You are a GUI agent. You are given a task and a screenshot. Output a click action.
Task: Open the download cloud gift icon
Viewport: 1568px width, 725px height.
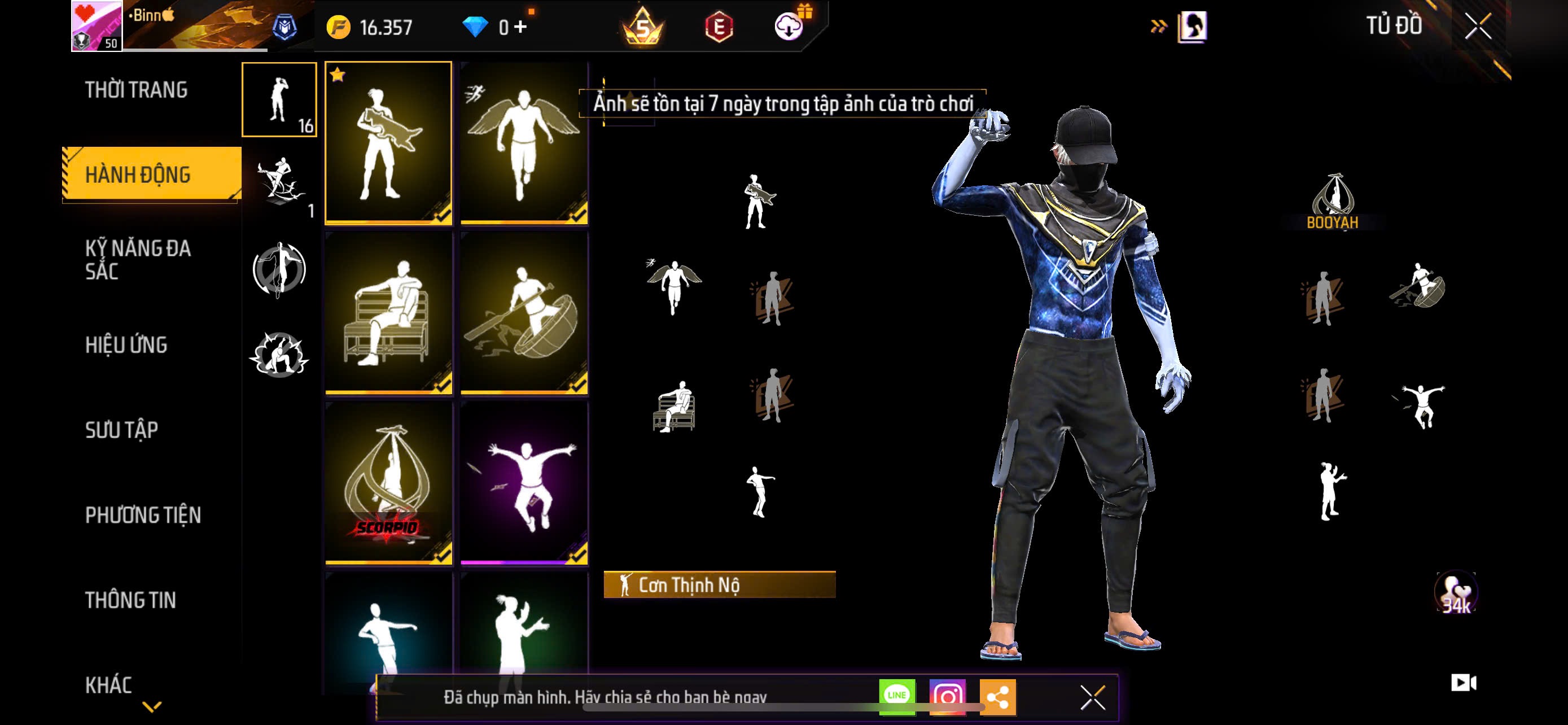click(x=789, y=27)
